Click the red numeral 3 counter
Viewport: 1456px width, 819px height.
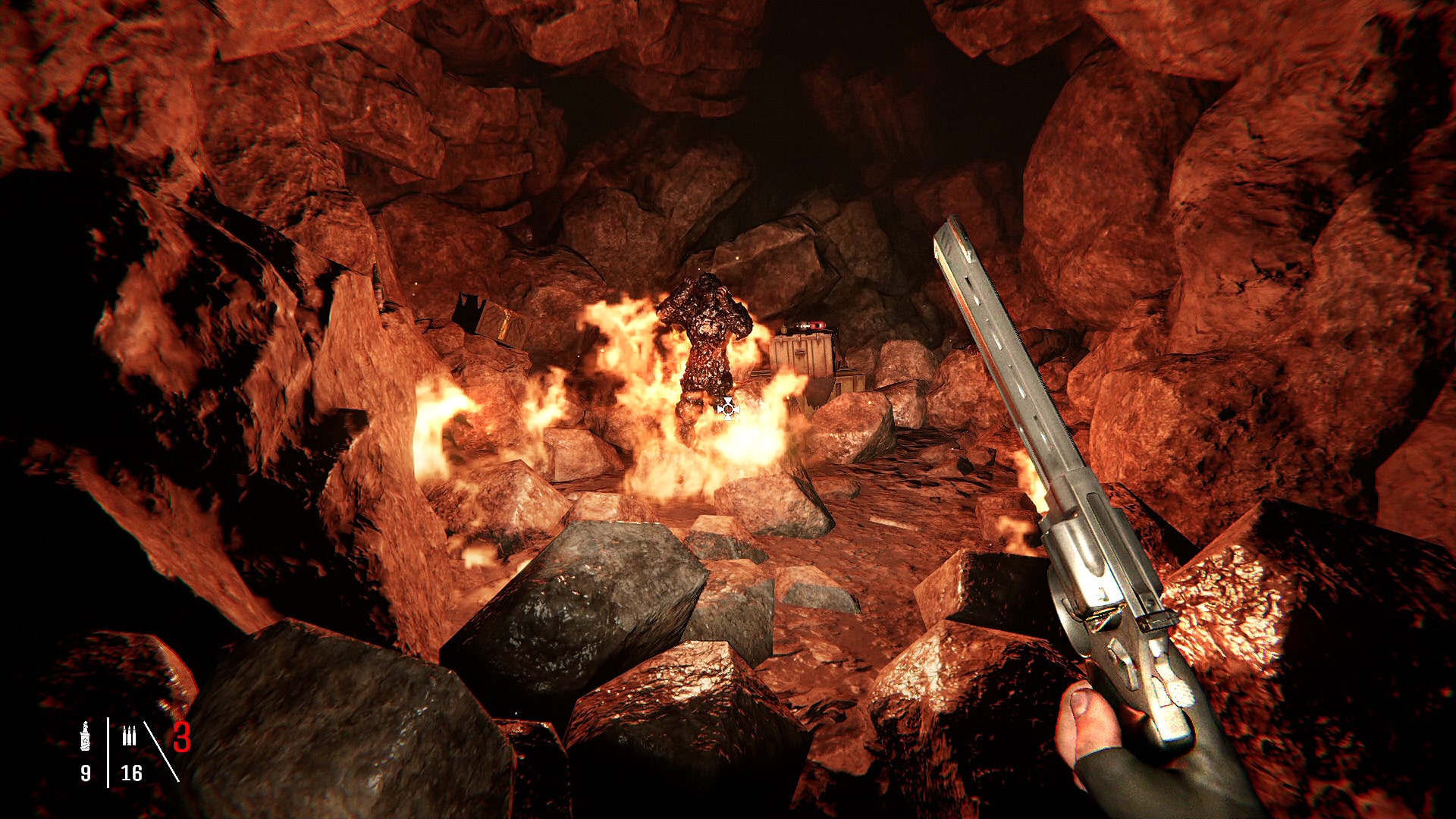coord(180,737)
